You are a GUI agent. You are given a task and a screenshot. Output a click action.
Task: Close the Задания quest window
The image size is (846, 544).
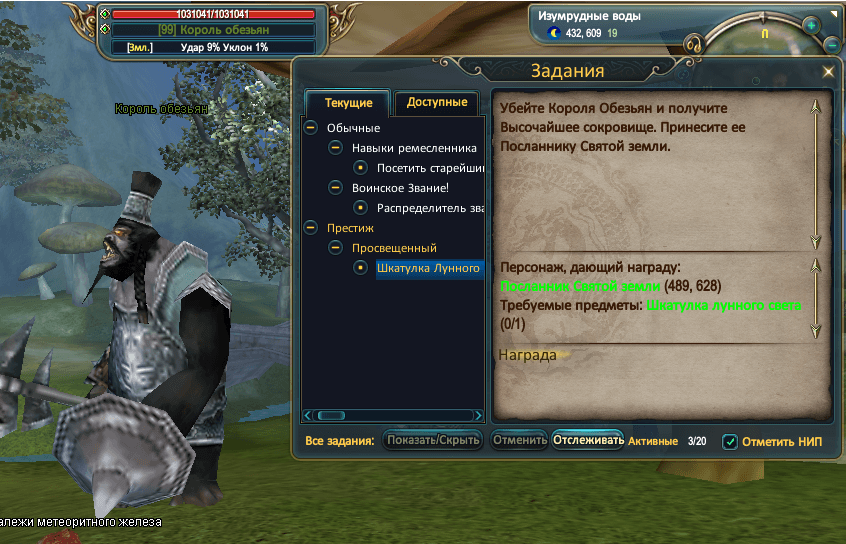(x=828, y=72)
